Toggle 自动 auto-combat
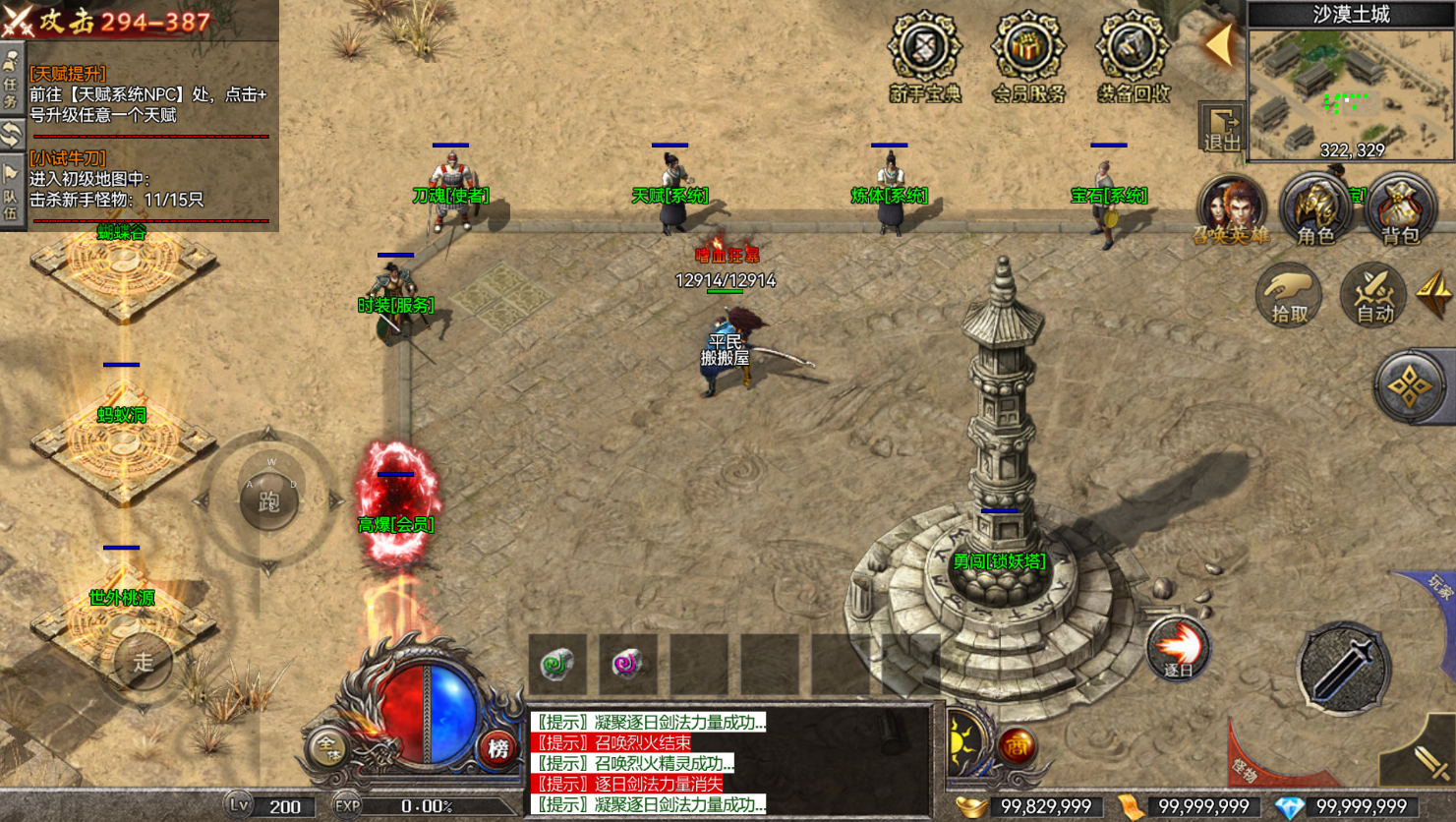This screenshot has width=1456, height=822. click(x=1373, y=294)
